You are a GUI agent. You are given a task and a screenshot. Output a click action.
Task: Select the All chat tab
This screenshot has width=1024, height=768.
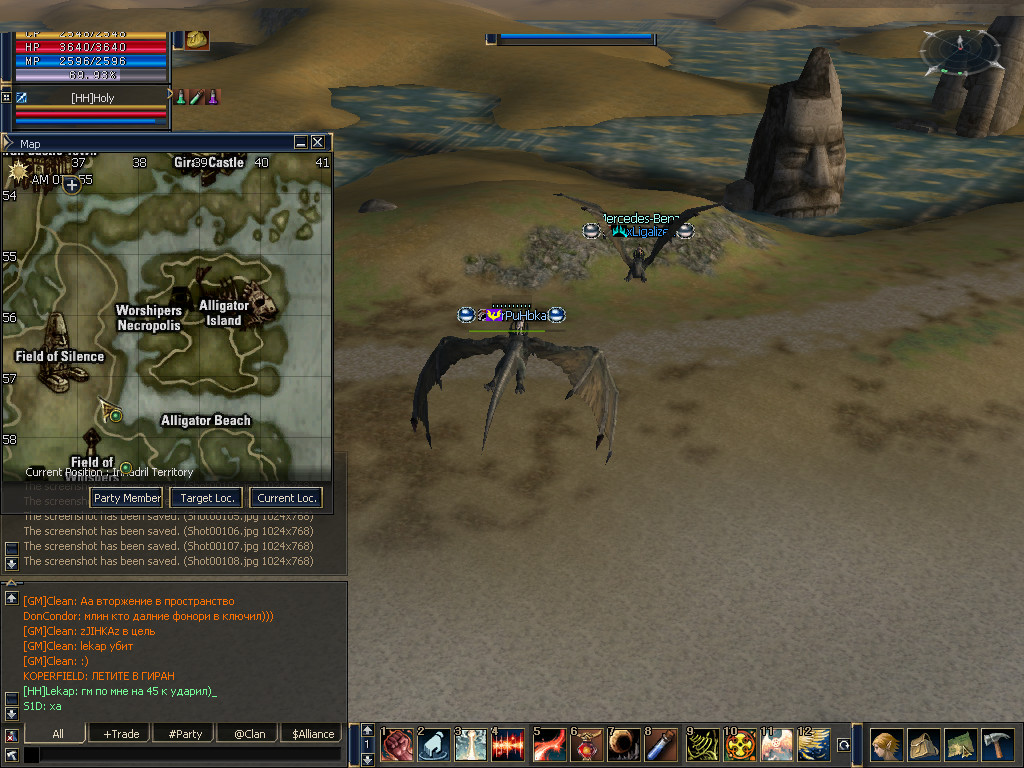pos(58,734)
